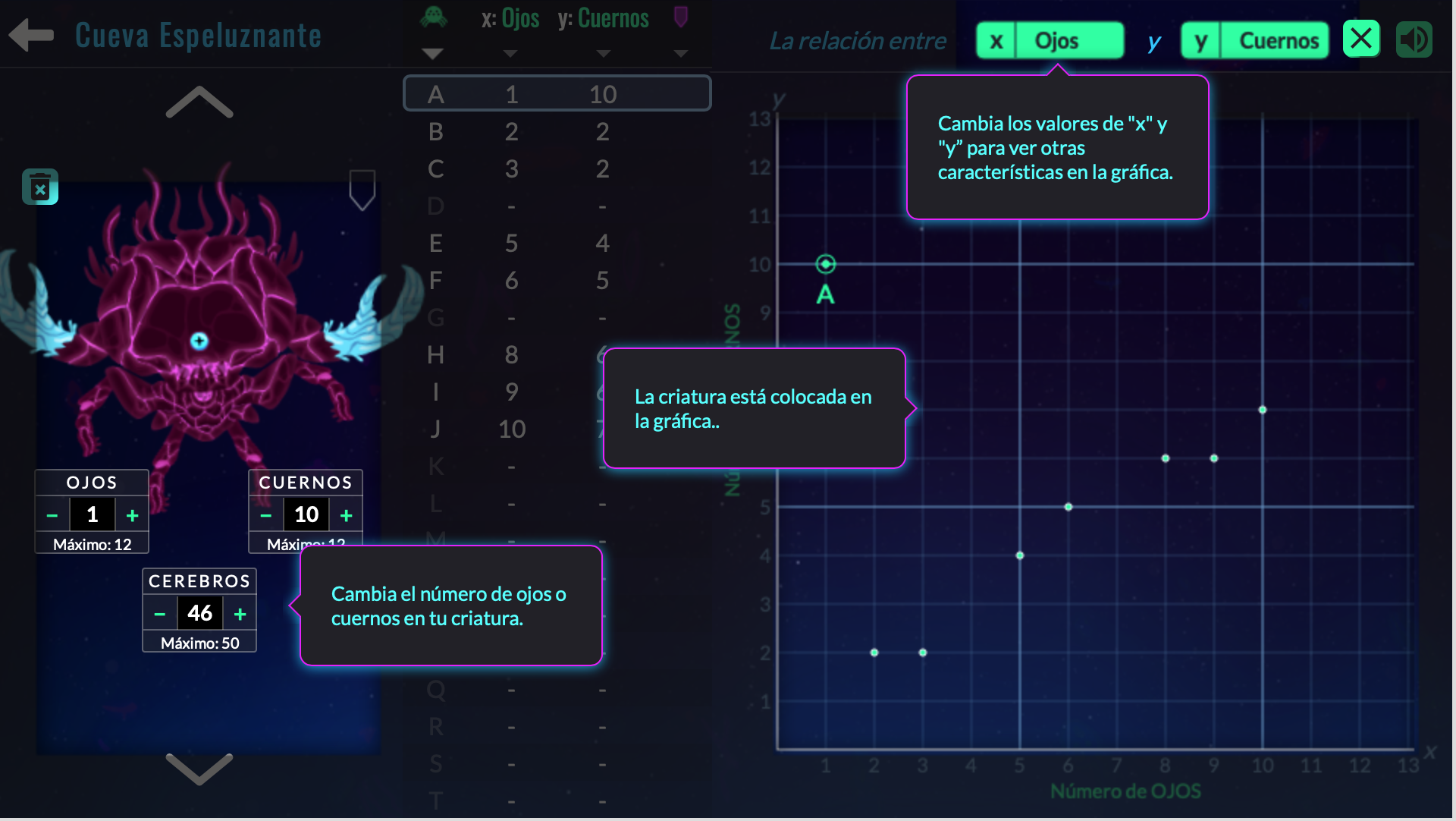Decrease CUERNOS with the minus stepper
Image resolution: width=1456 pixels, height=821 pixels.
(265, 514)
